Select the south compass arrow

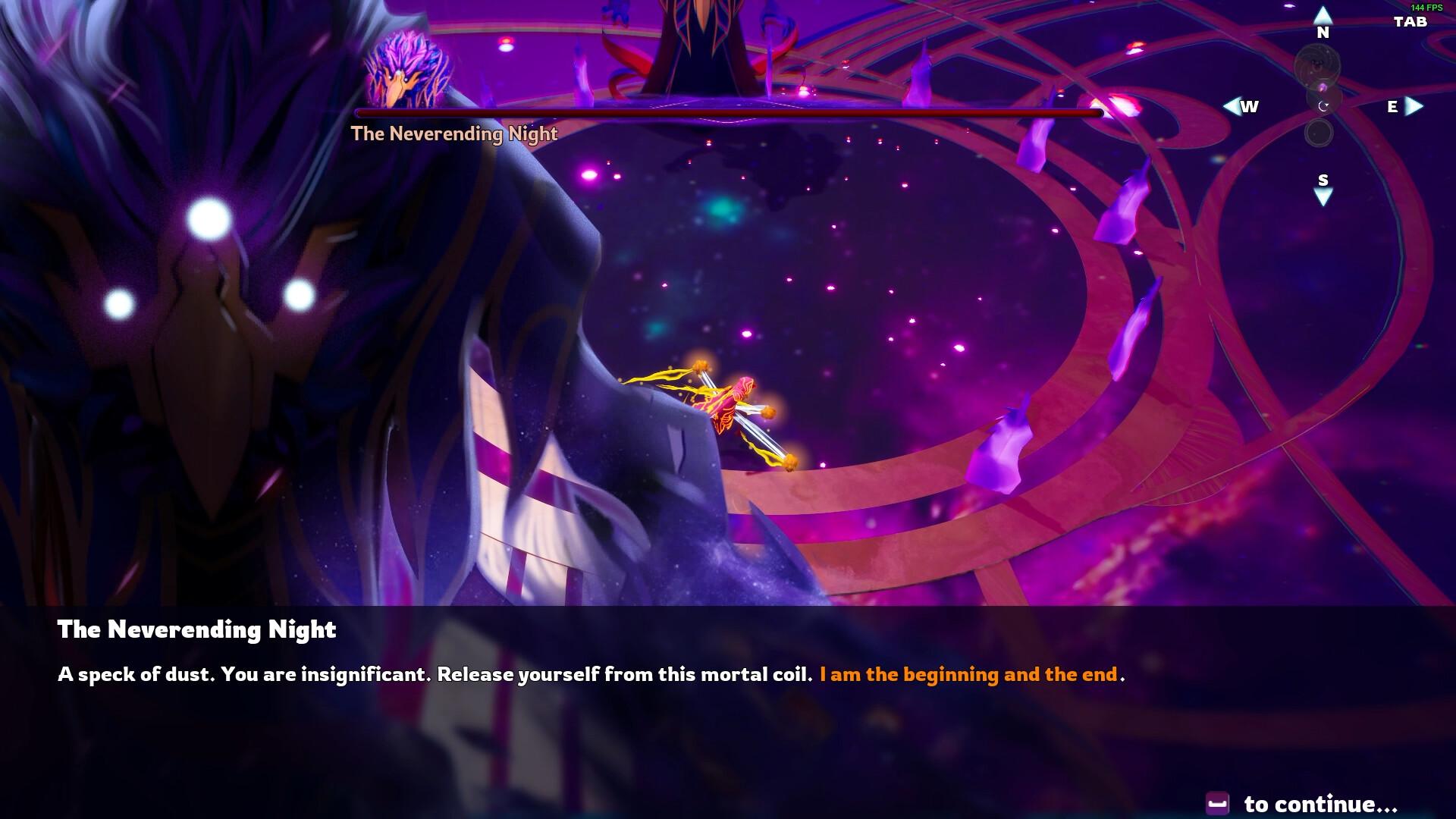pyautogui.click(x=1323, y=196)
